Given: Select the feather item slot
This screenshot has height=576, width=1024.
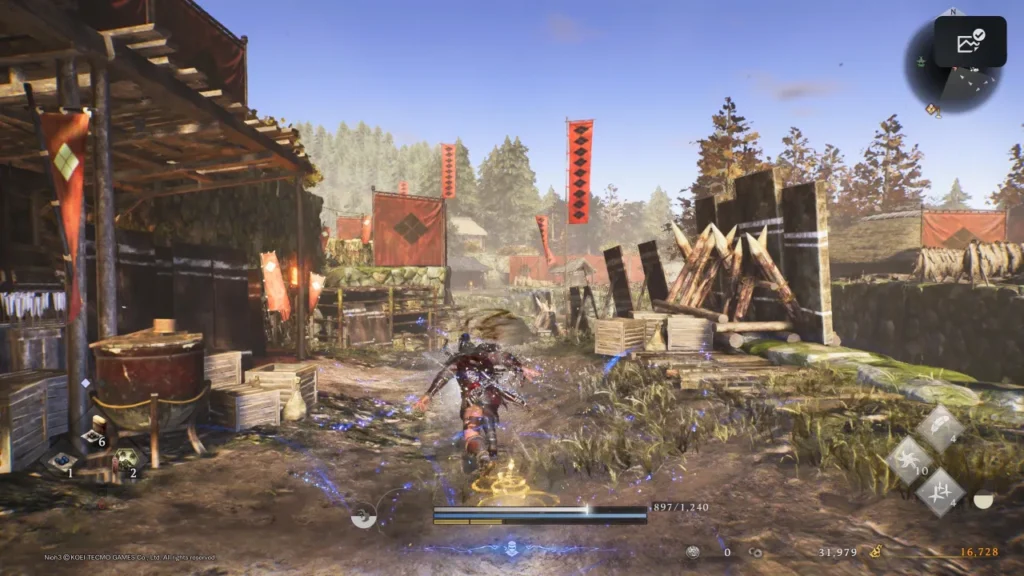Looking at the screenshot, I should coord(940,428).
